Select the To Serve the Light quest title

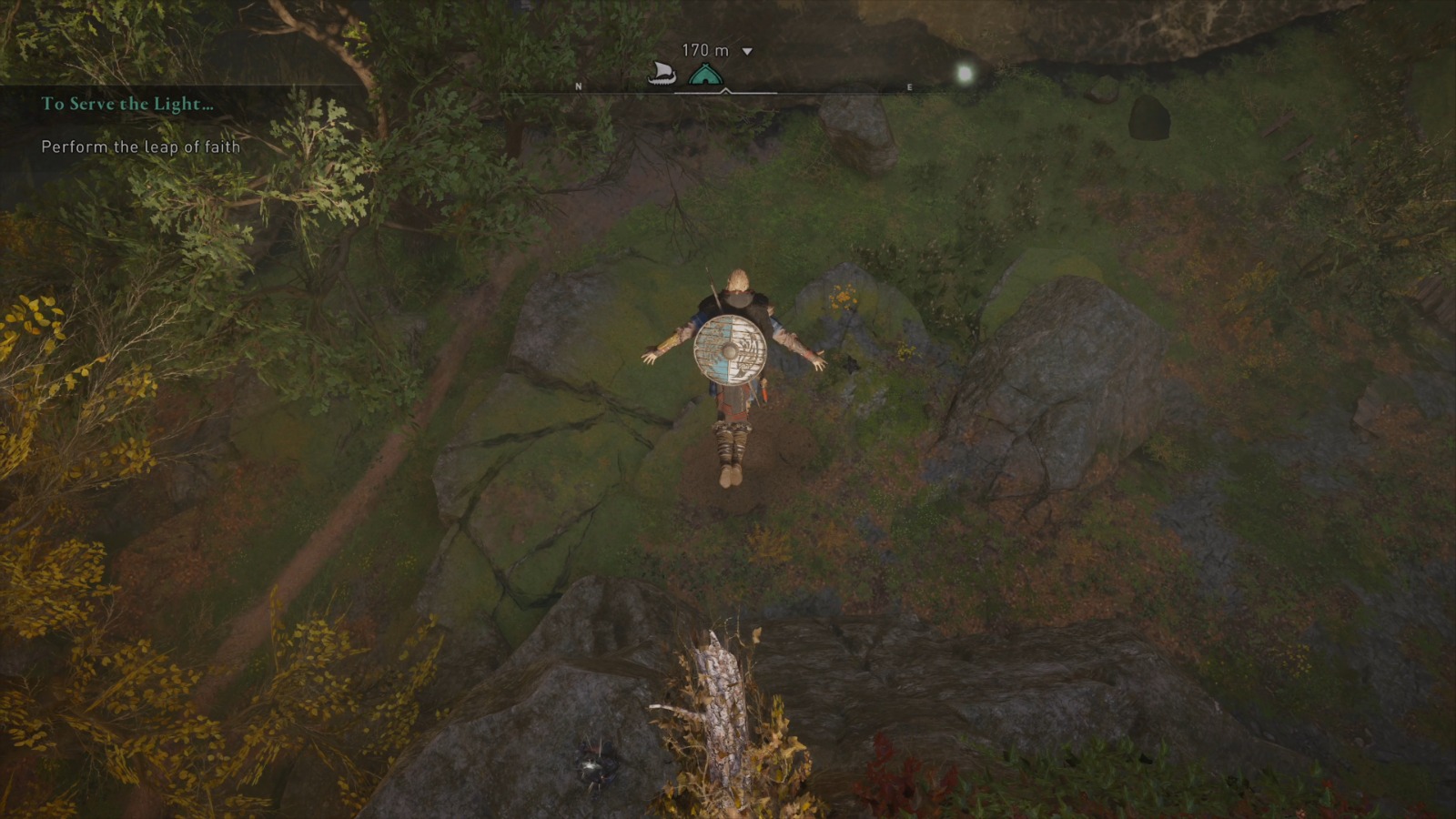click(126, 104)
